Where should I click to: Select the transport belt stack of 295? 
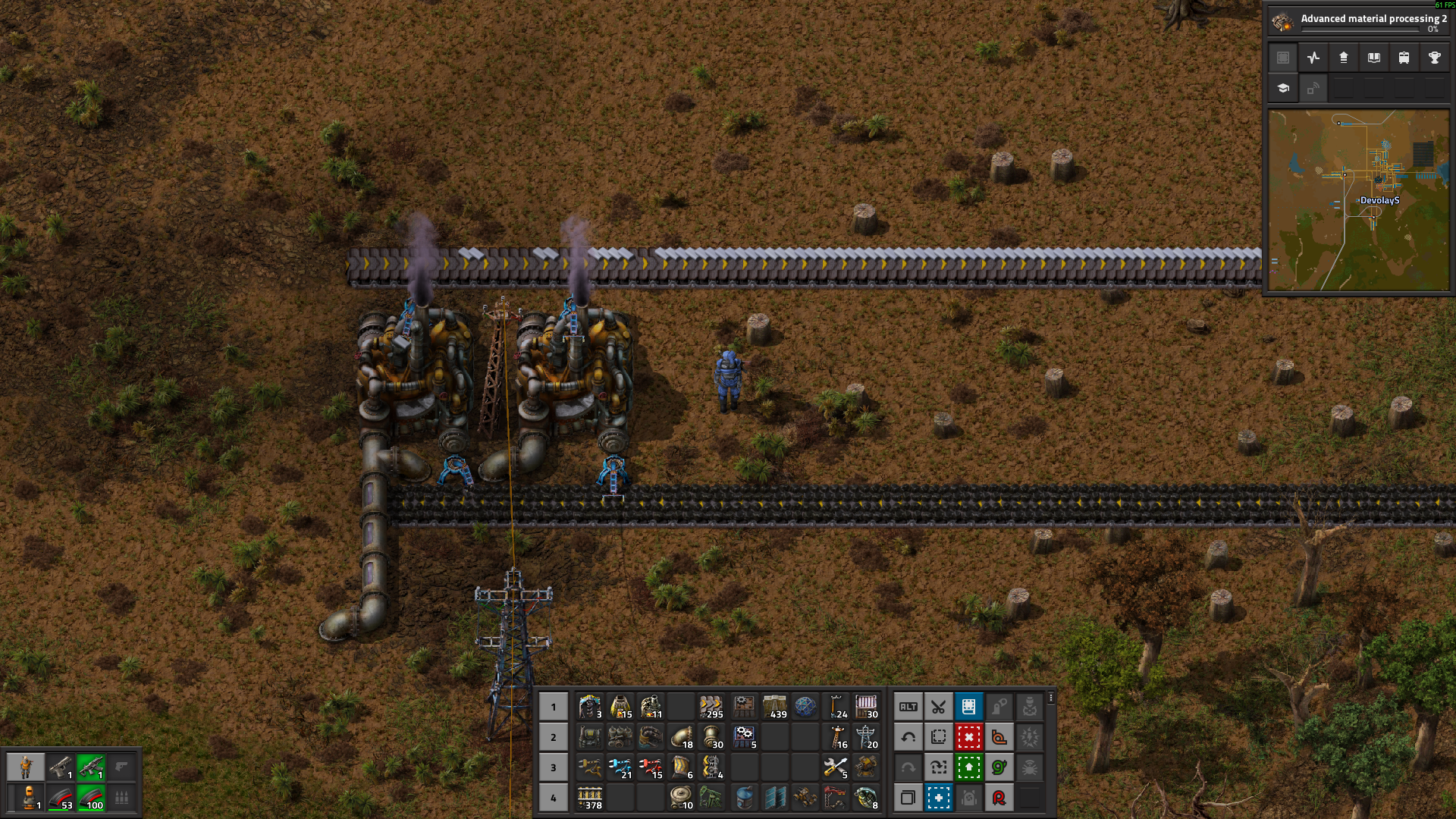pyautogui.click(x=711, y=707)
